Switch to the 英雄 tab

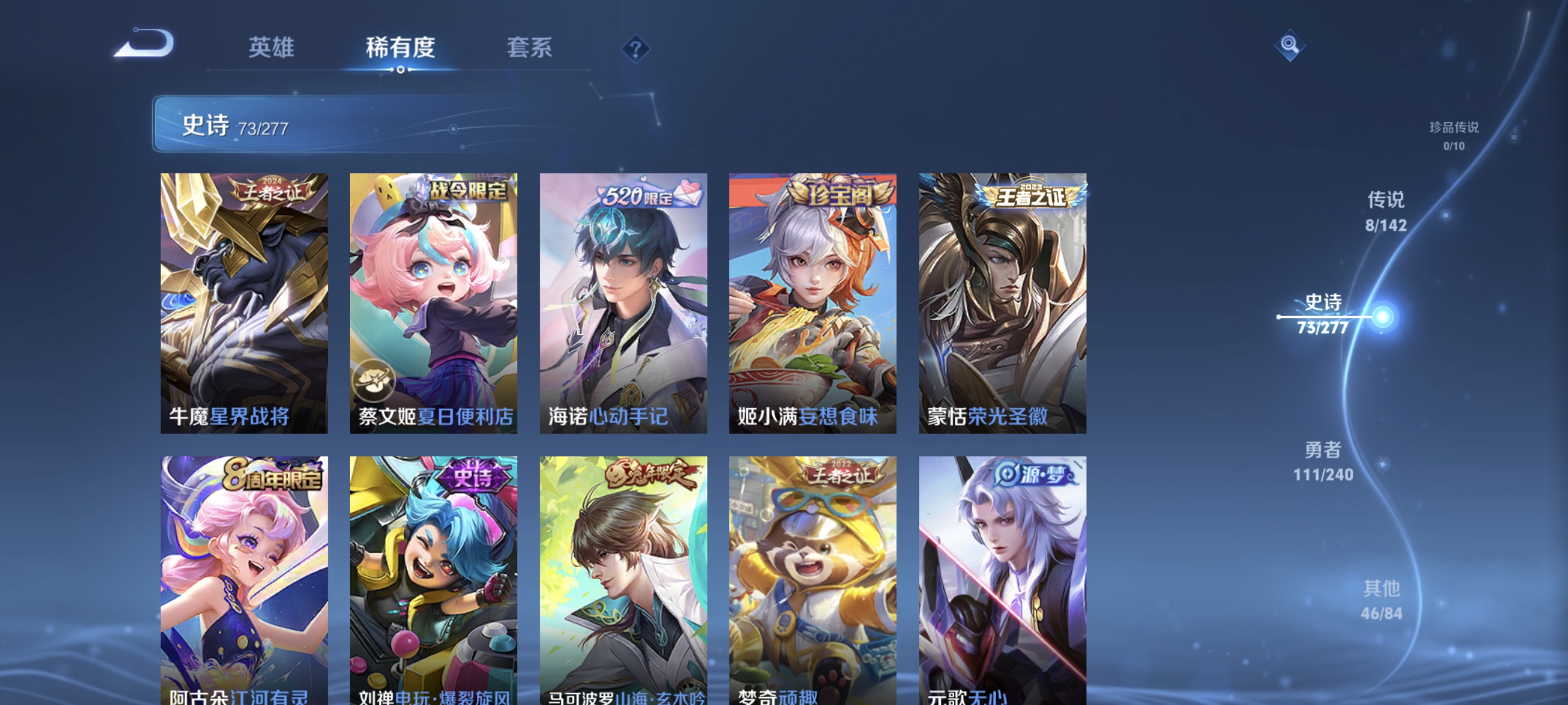[271, 49]
